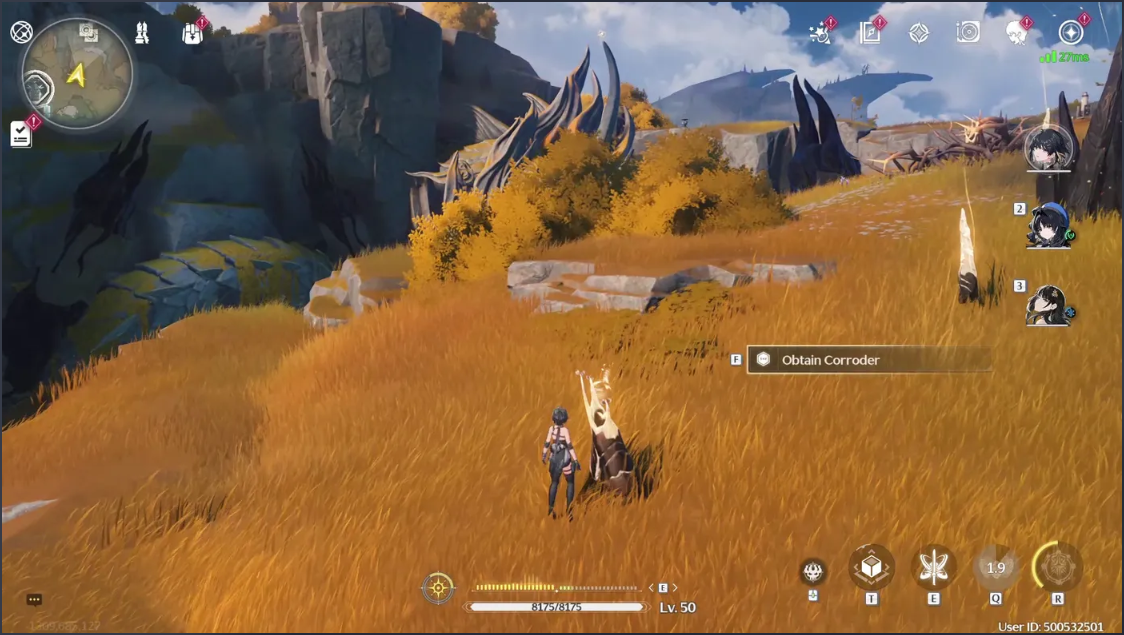The height and width of the screenshot is (635, 1124).
Task: Activate the resonance liberation ultimate
Action: (x=1058, y=567)
